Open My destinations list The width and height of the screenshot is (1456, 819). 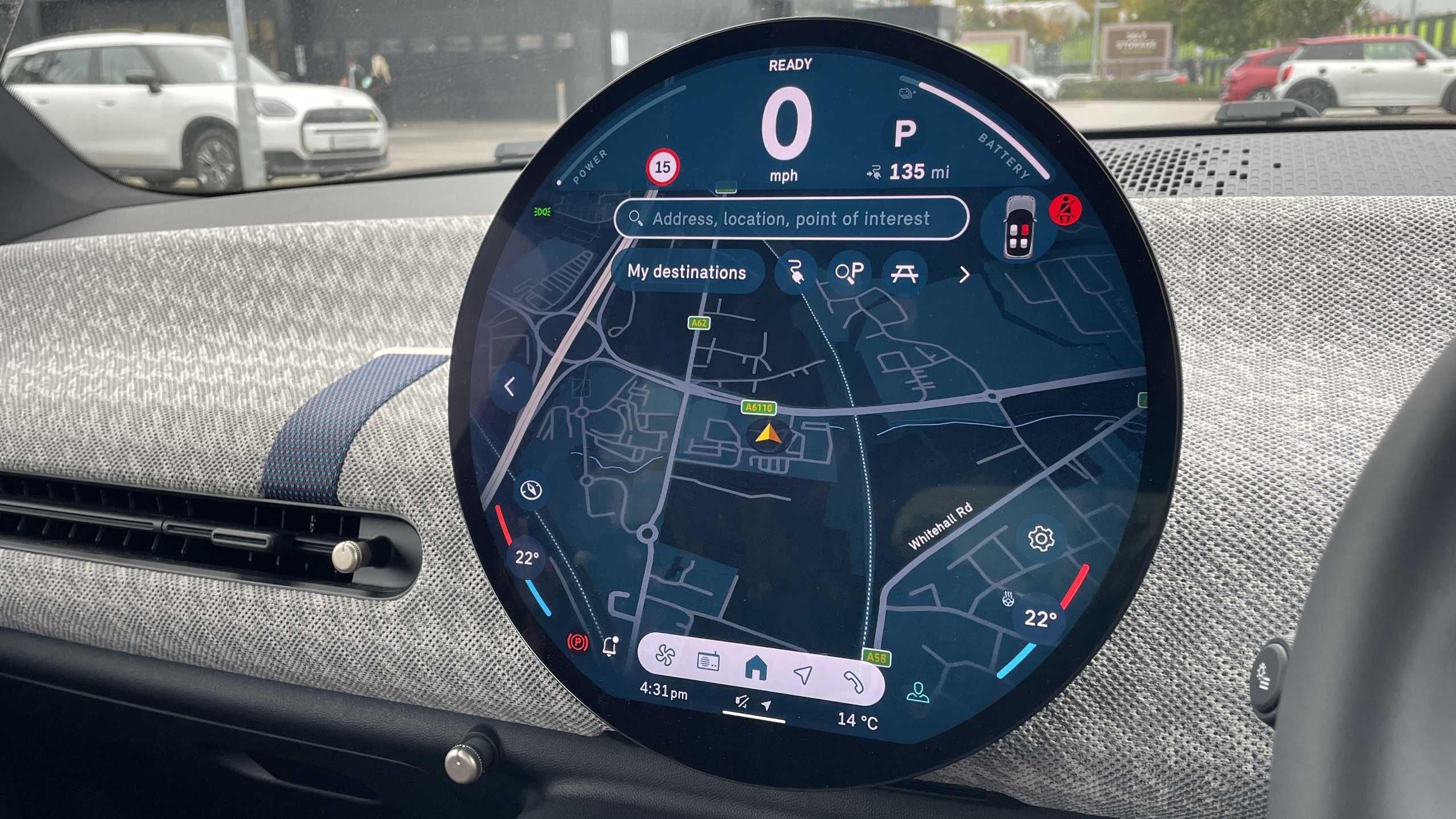686,272
